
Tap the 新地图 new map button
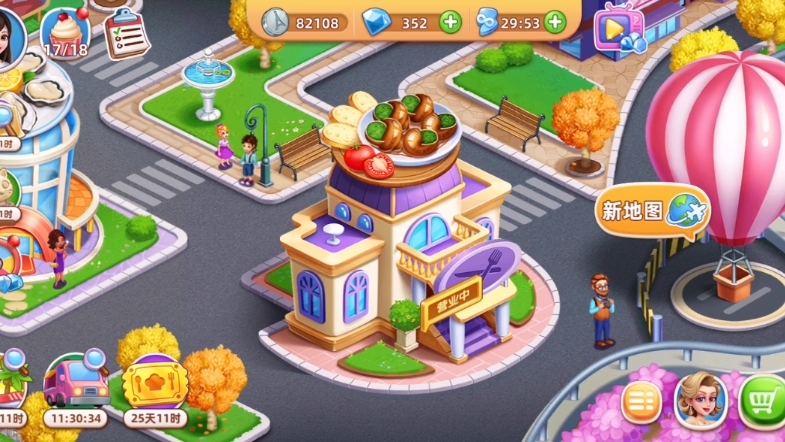[653, 210]
